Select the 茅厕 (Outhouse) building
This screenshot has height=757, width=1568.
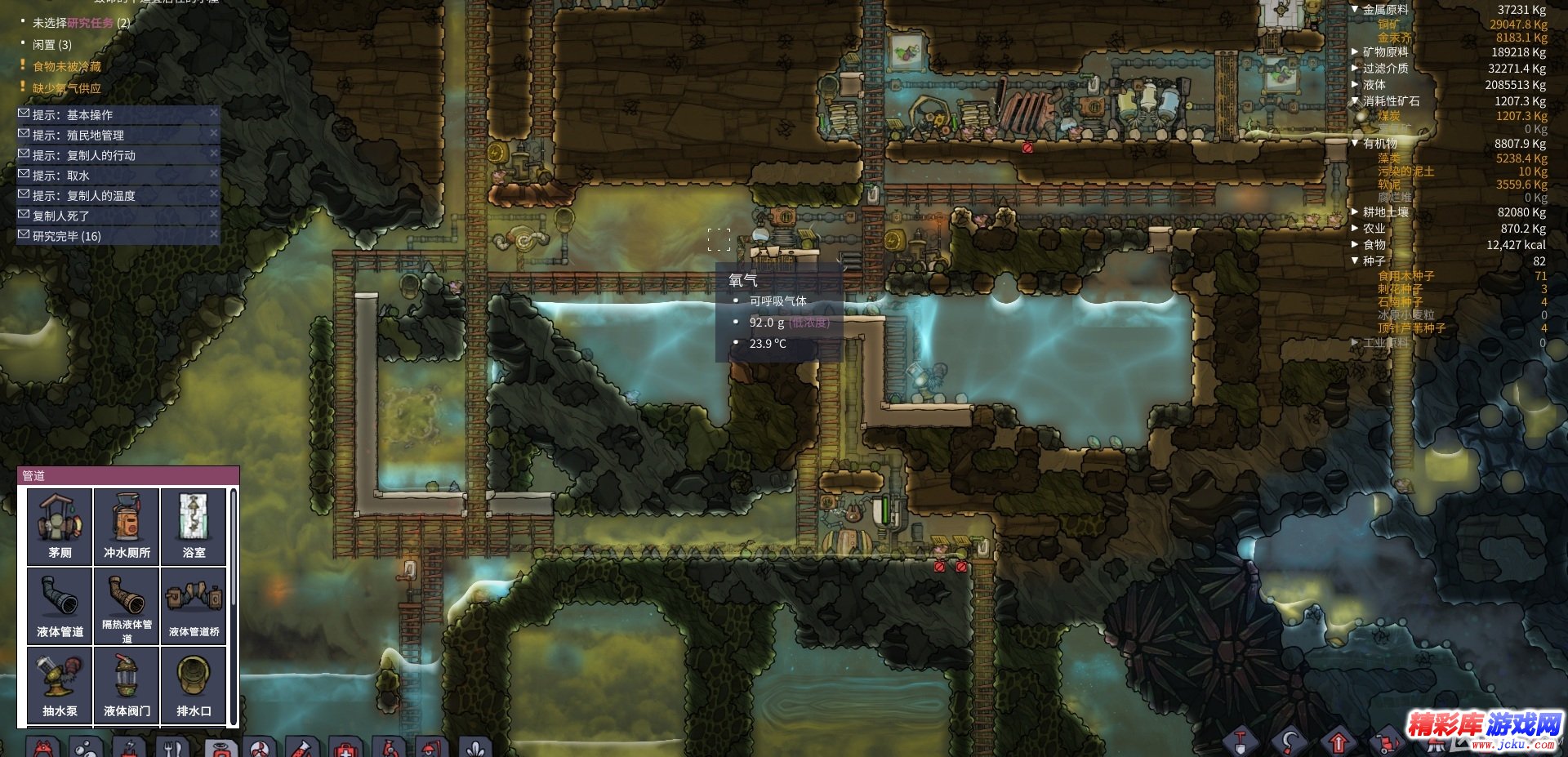58,525
